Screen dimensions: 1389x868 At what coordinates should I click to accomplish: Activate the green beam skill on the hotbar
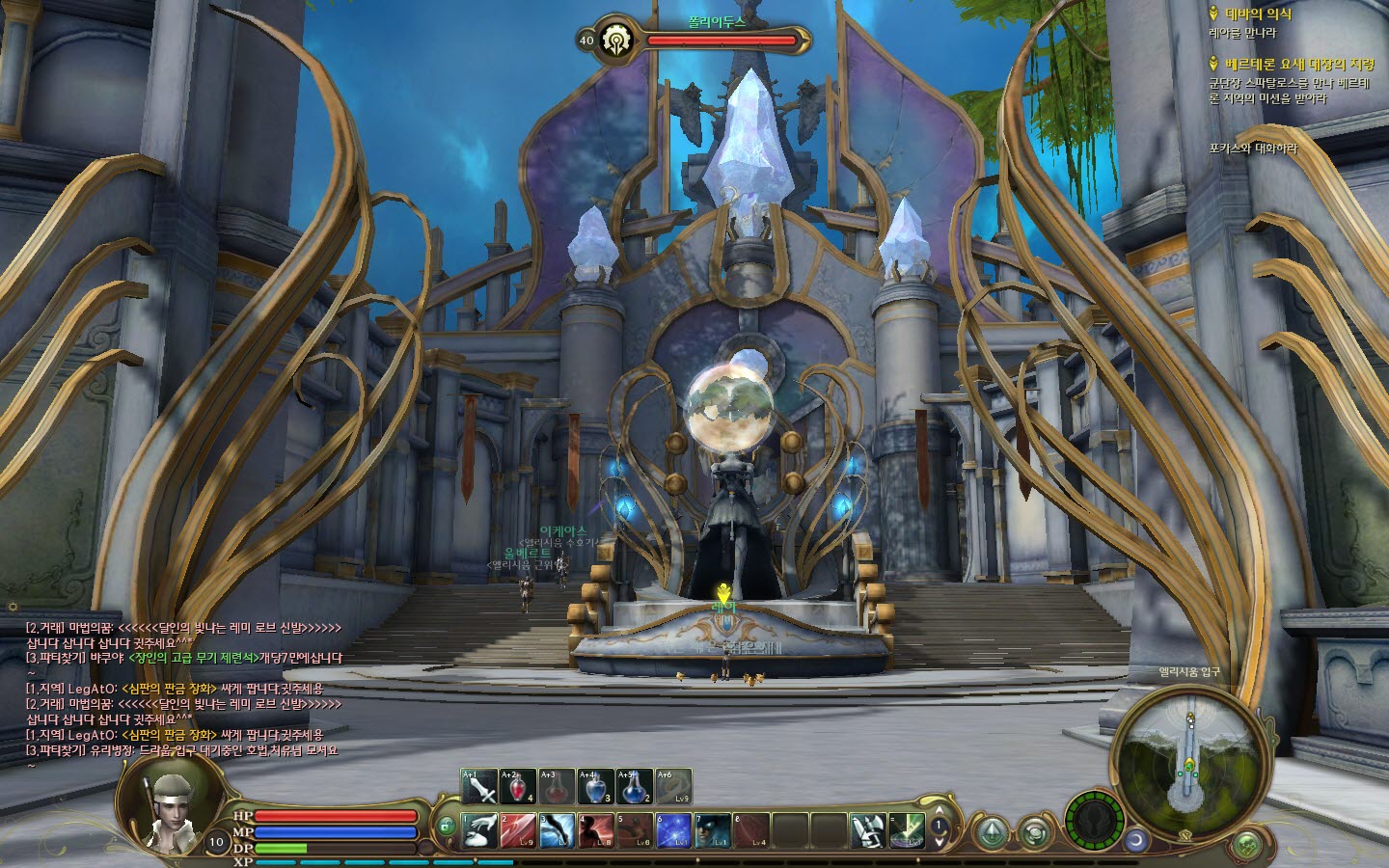pyautogui.click(x=907, y=830)
